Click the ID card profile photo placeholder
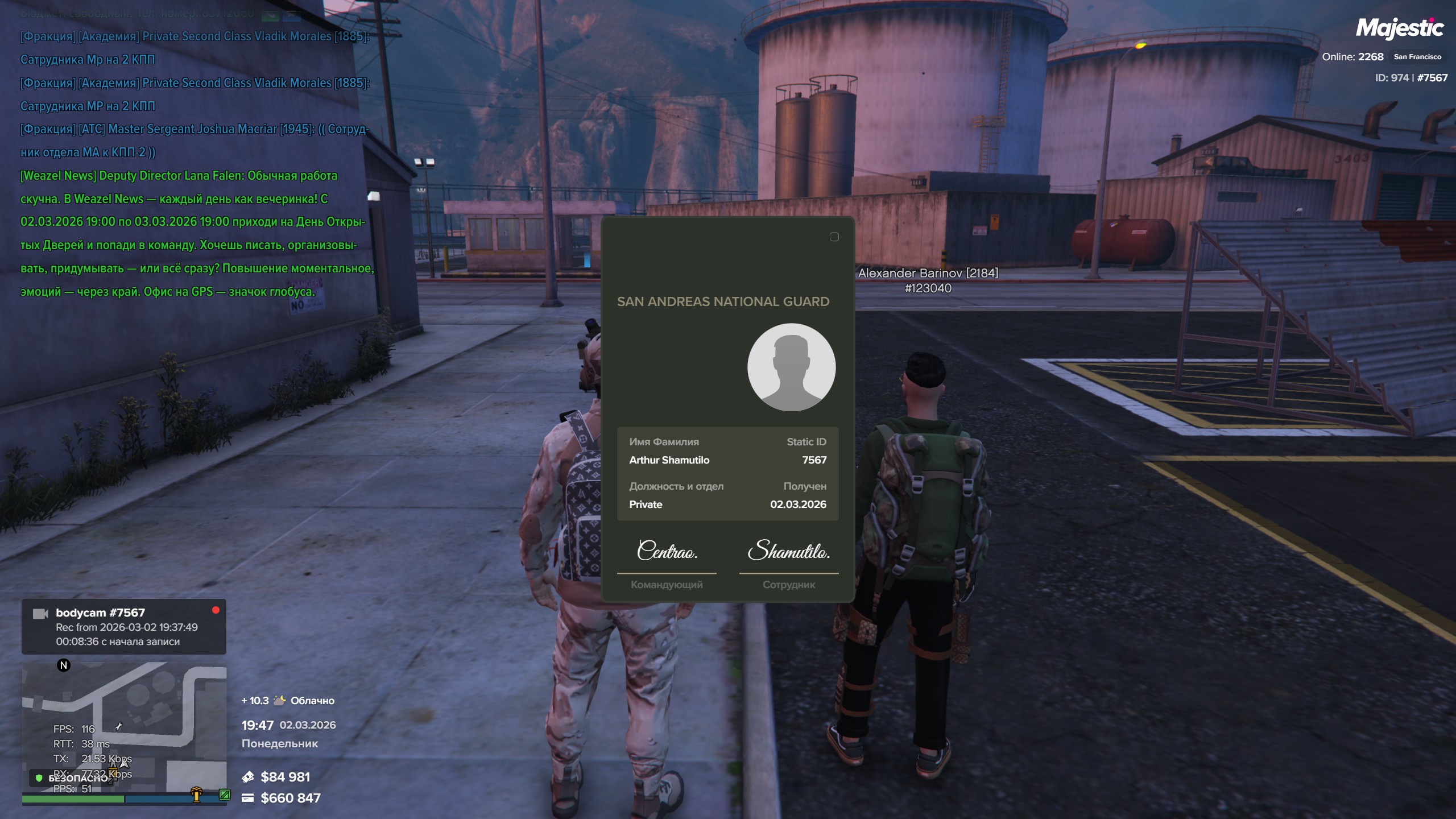 [x=791, y=367]
